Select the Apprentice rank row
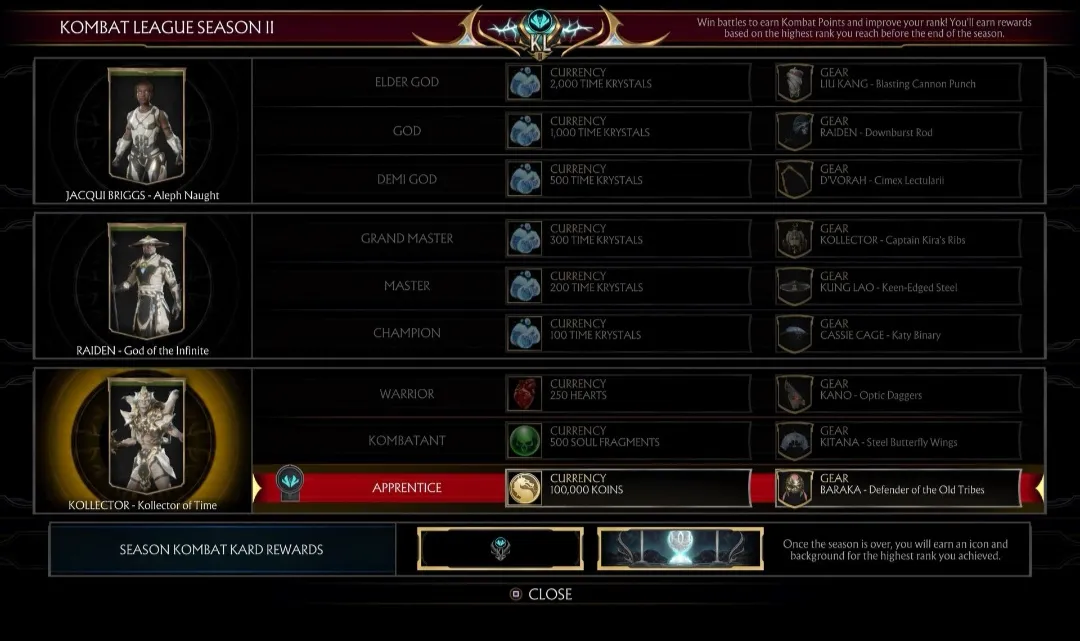1080x641 pixels. point(407,488)
